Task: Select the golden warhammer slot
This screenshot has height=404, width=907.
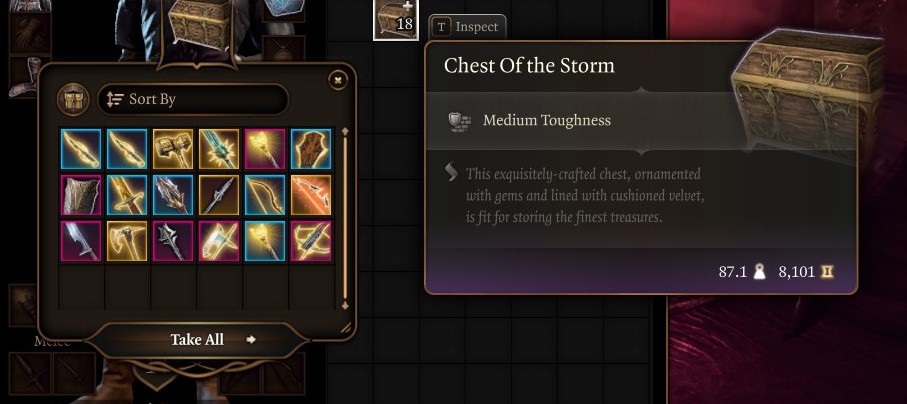Action: (x=172, y=149)
